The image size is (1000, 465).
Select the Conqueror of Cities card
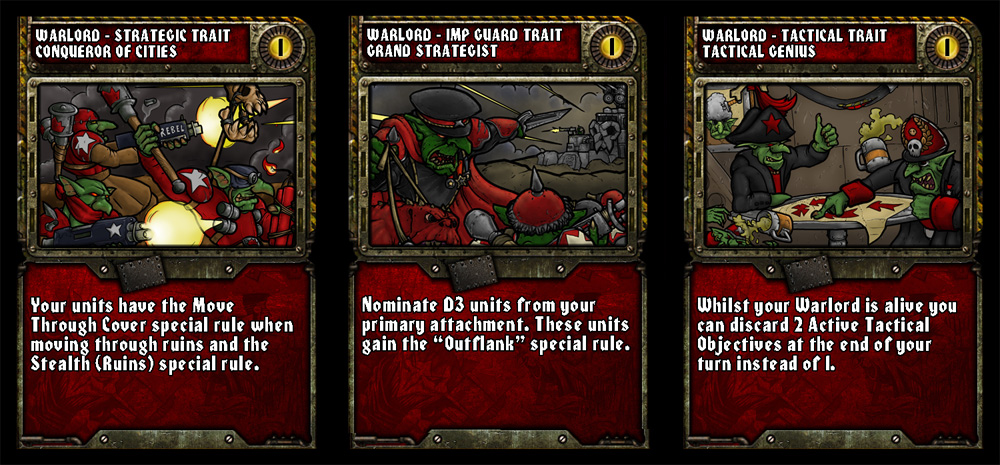tap(165, 232)
